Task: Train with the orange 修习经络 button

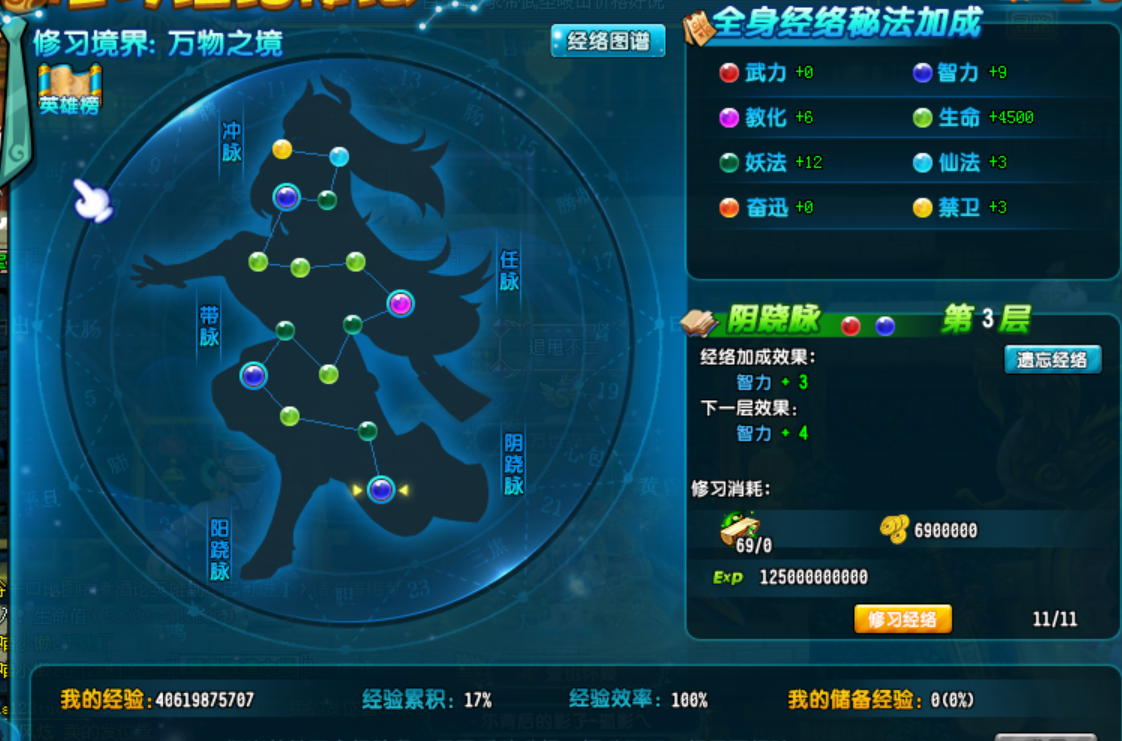Action: point(902,619)
